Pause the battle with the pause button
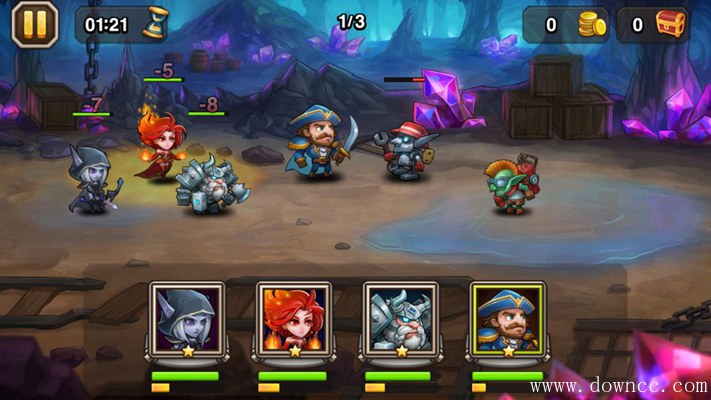The image size is (711, 400). click(x=34, y=24)
